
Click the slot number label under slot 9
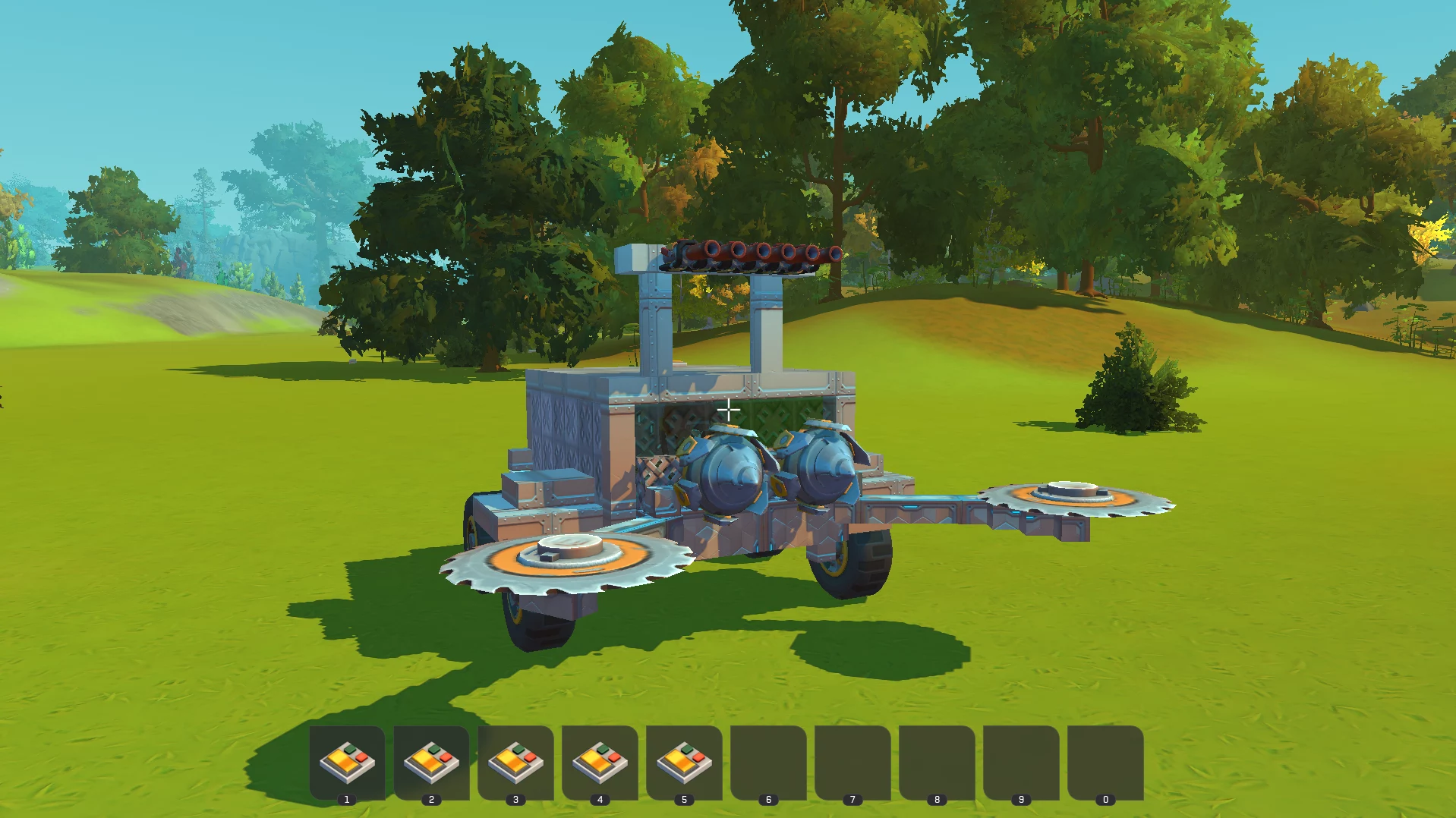pos(1022,799)
